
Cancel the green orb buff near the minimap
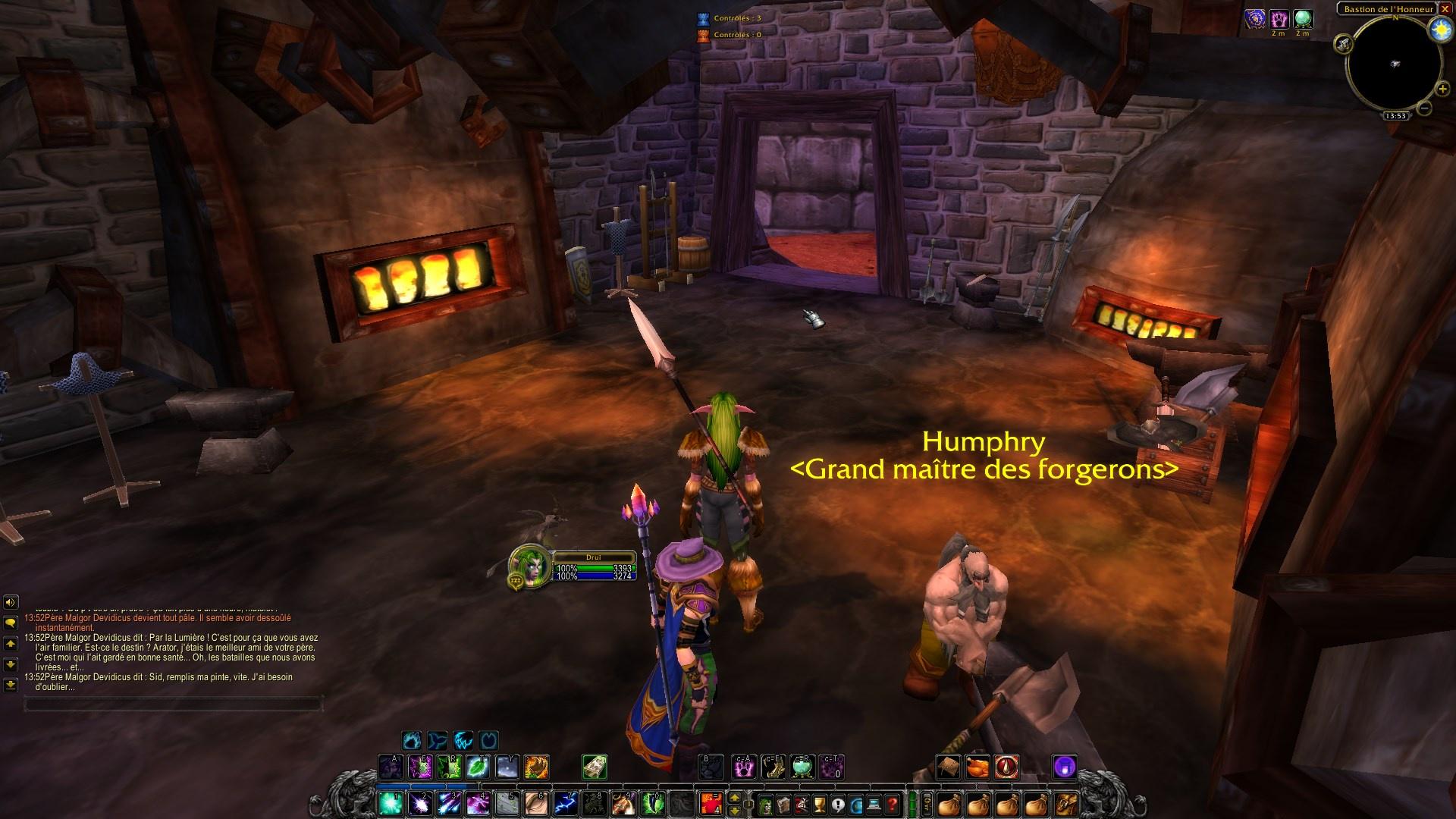tap(1304, 19)
